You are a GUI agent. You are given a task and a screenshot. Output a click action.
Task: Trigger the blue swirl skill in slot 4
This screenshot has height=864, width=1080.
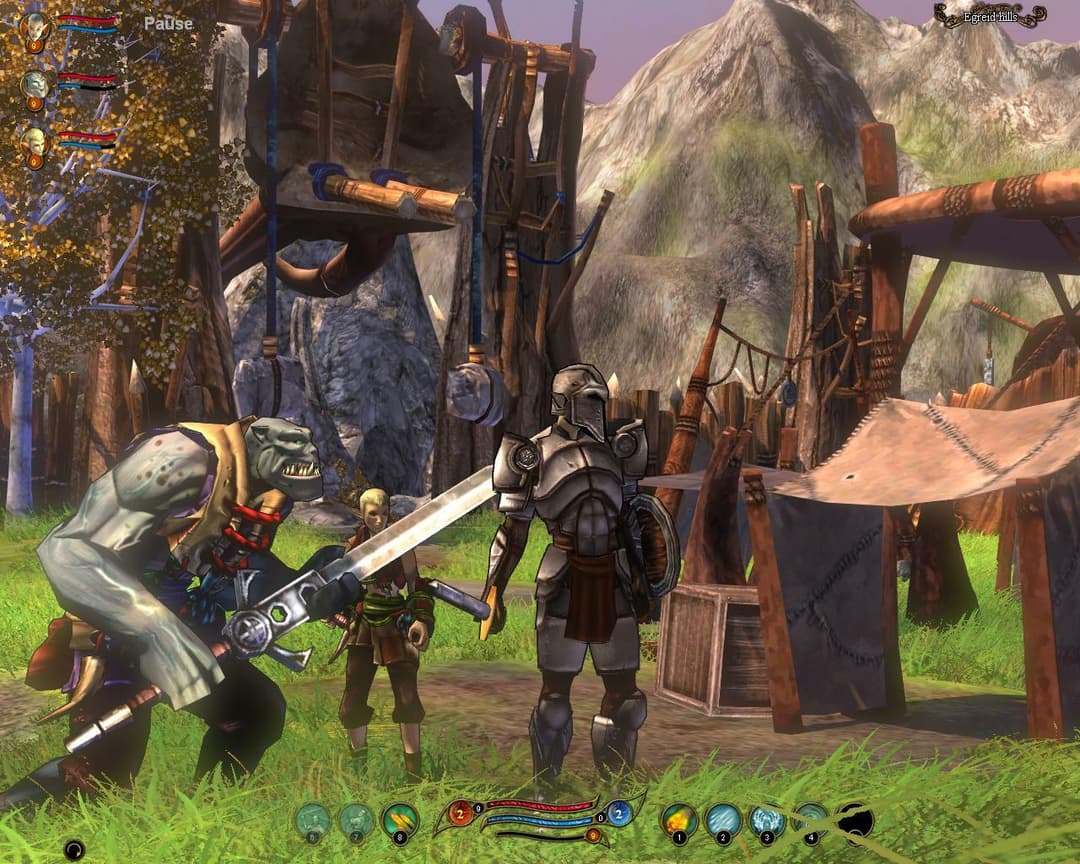click(x=811, y=821)
